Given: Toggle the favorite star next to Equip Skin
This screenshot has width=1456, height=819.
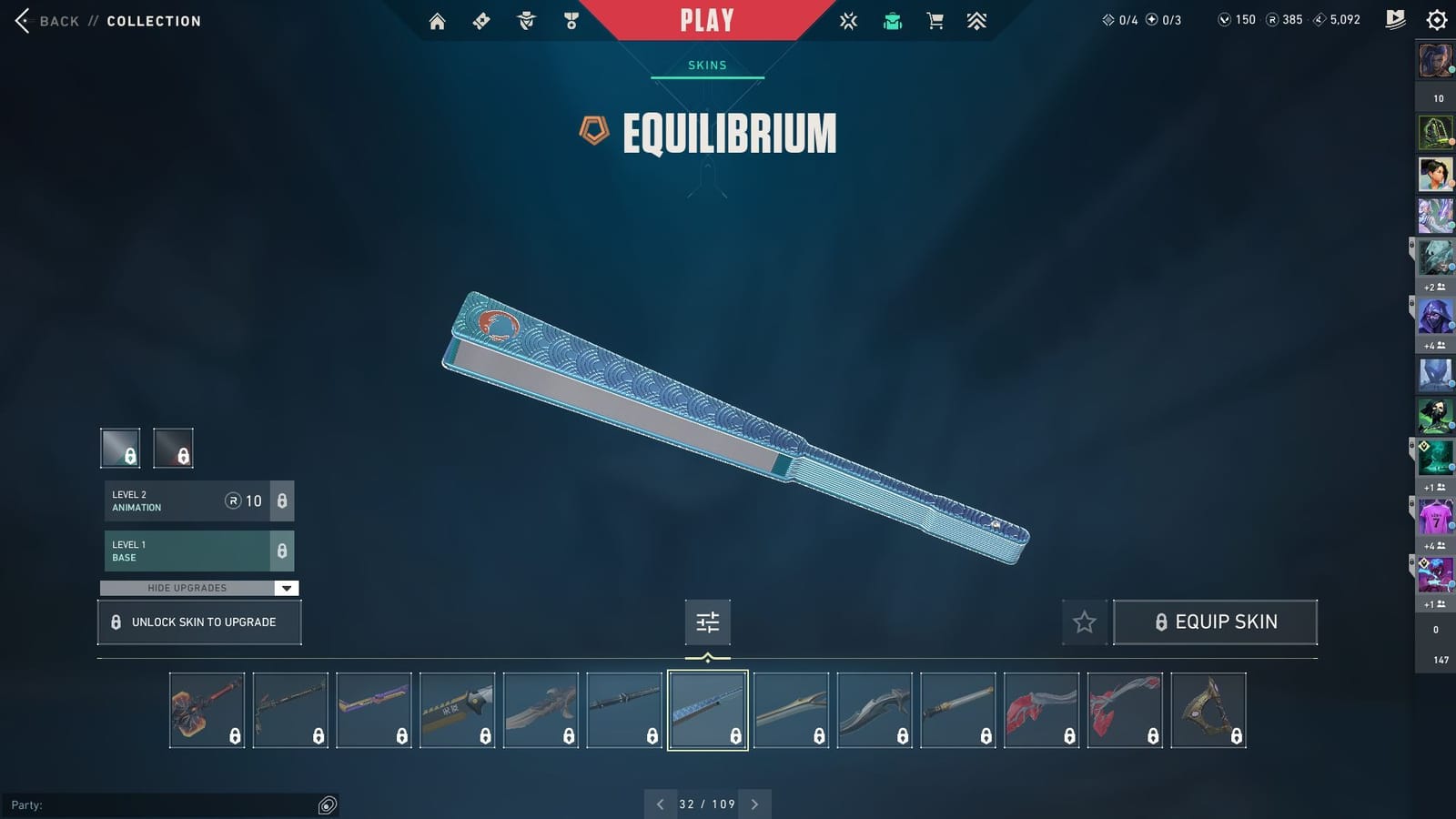Looking at the screenshot, I should pyautogui.click(x=1084, y=622).
